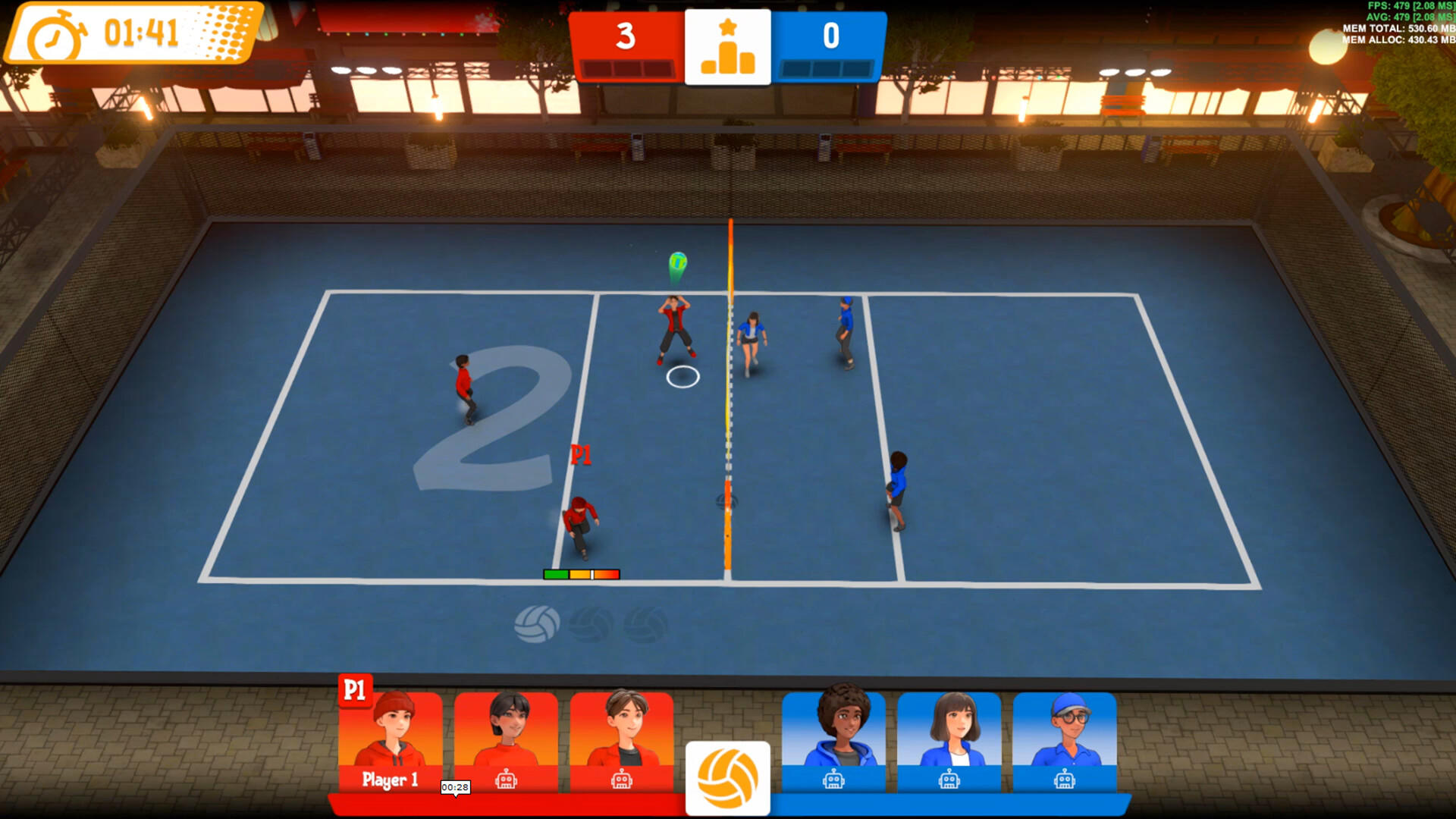Click the 00:28 countdown tooltip

[454, 787]
